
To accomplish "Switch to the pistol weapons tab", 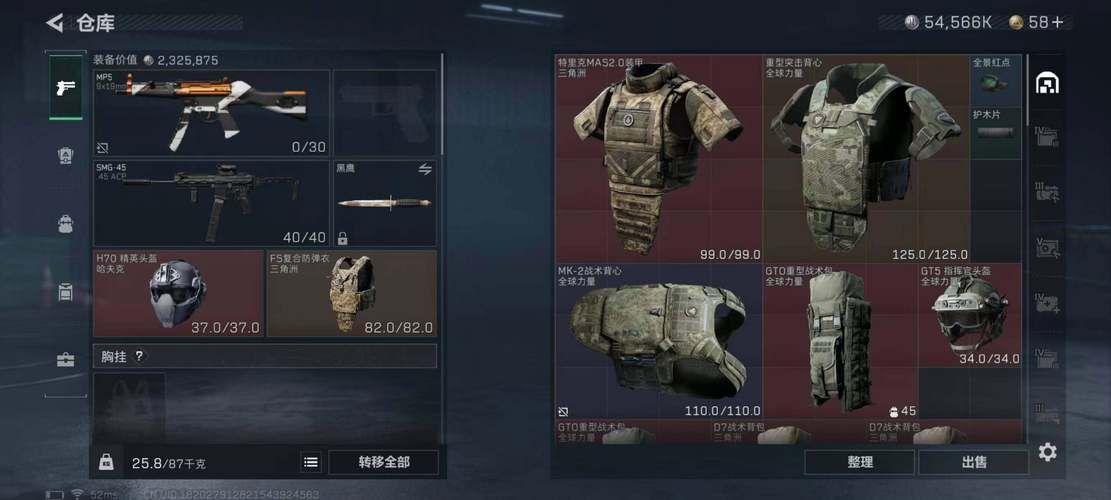I will click(x=66, y=88).
